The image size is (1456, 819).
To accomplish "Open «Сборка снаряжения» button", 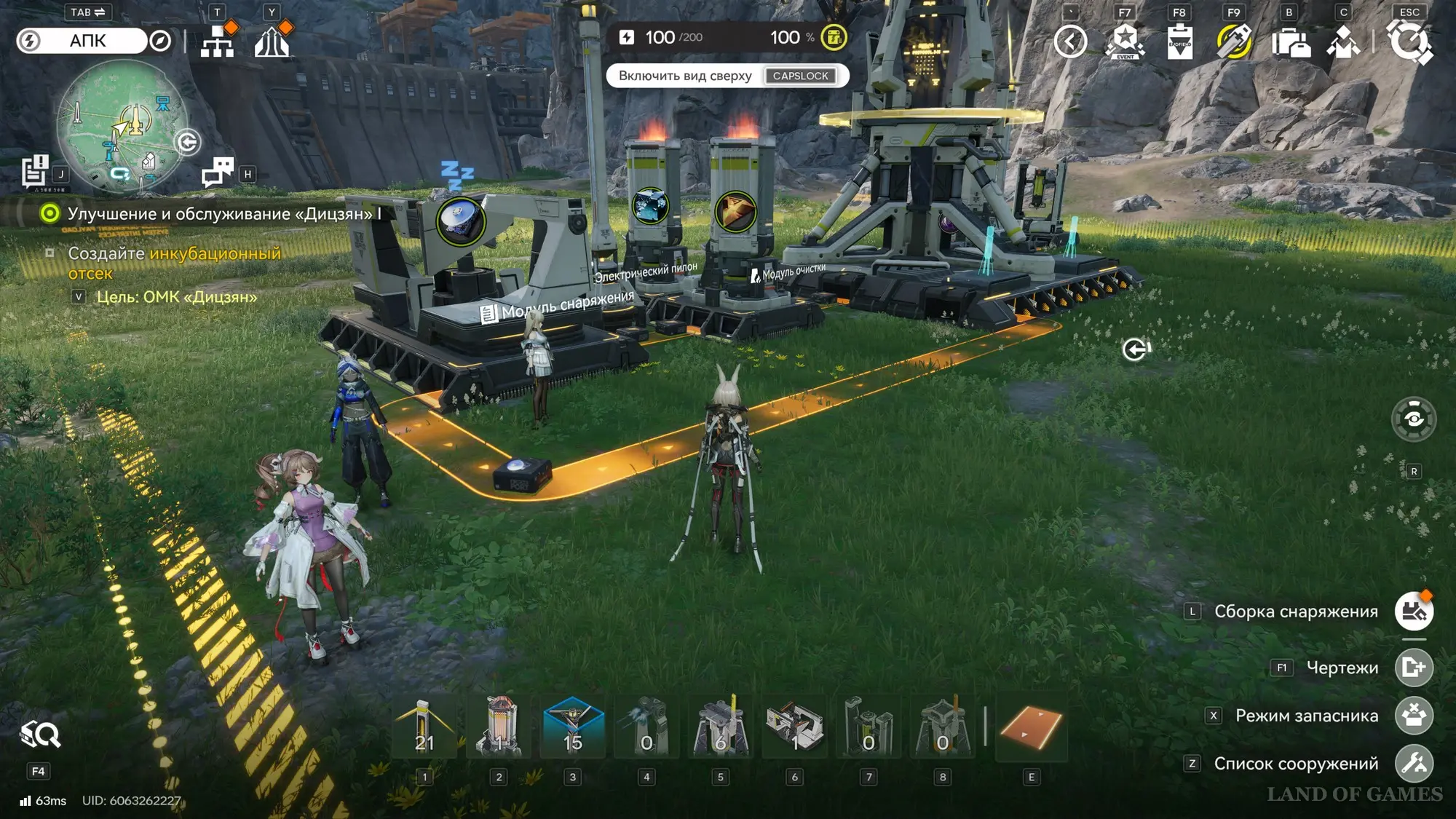I will 1414,612.
